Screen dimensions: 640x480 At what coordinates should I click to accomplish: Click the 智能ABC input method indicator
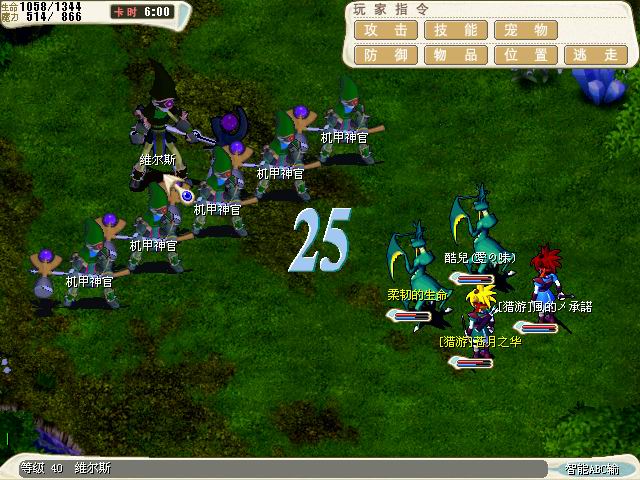[x=592, y=469]
